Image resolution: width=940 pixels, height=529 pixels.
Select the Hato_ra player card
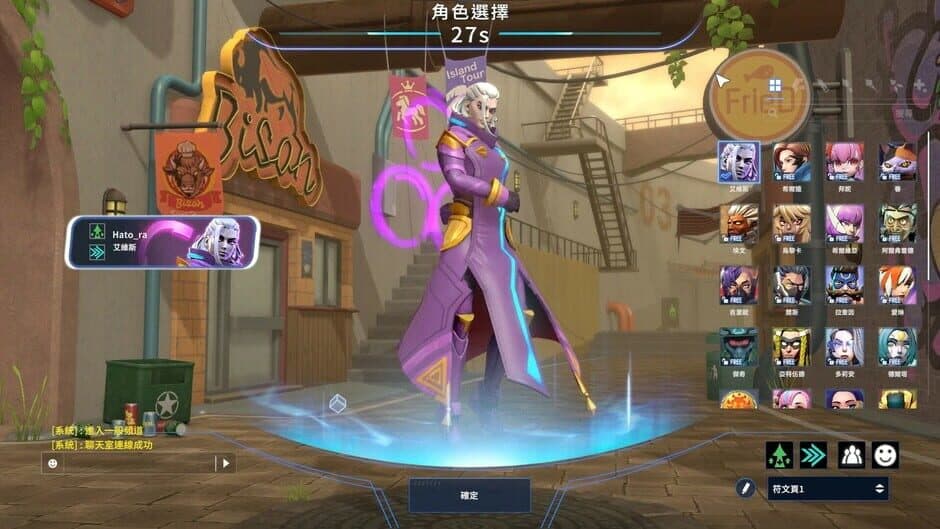click(x=163, y=242)
